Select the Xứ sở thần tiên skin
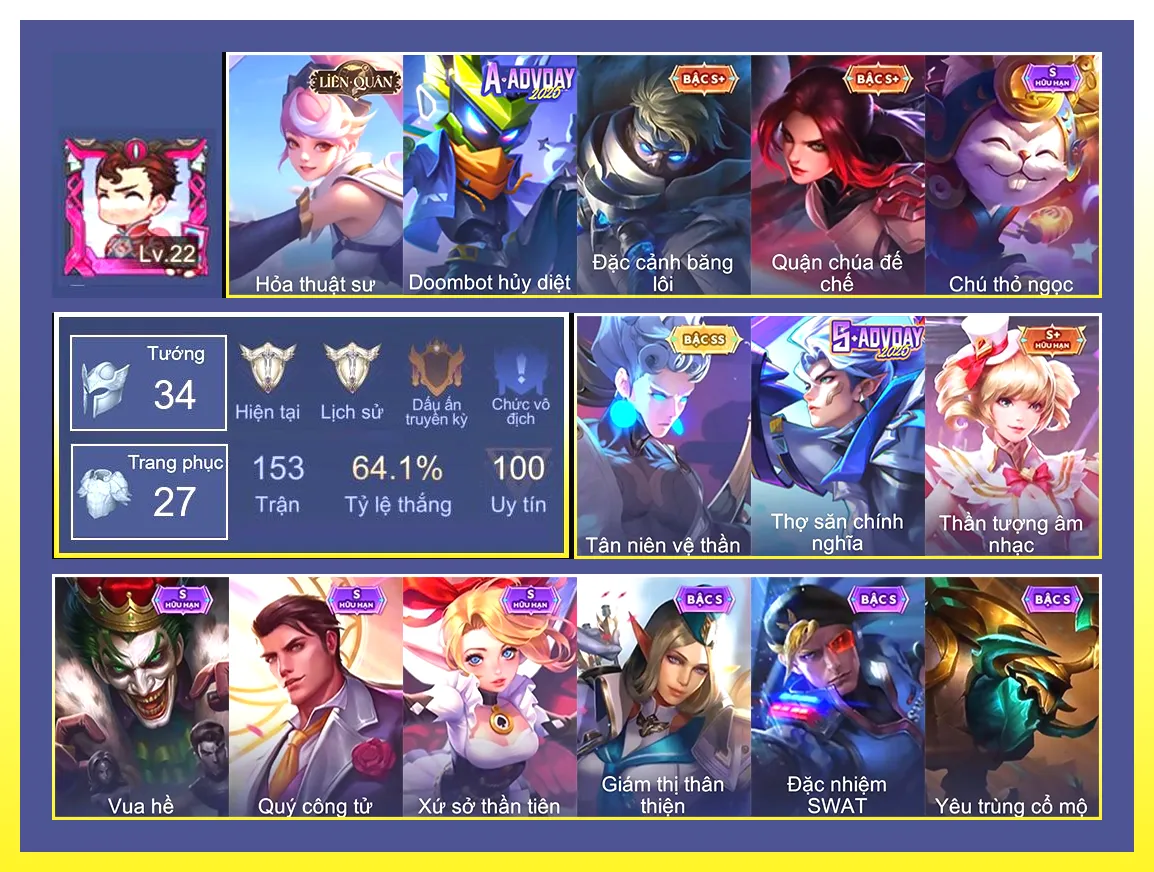The width and height of the screenshot is (1154, 872). tap(490, 697)
